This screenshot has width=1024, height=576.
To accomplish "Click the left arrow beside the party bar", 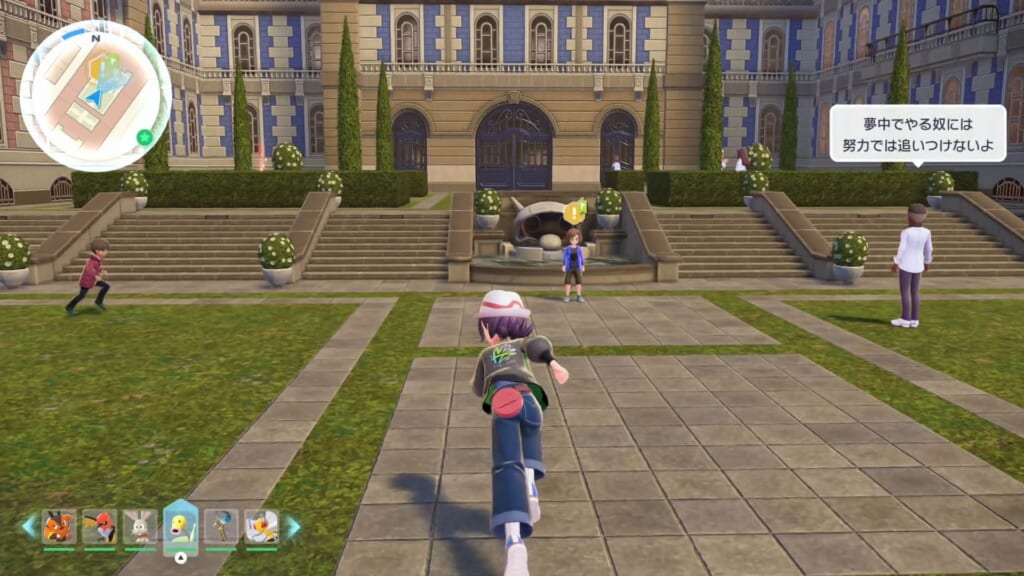I will point(28,526).
